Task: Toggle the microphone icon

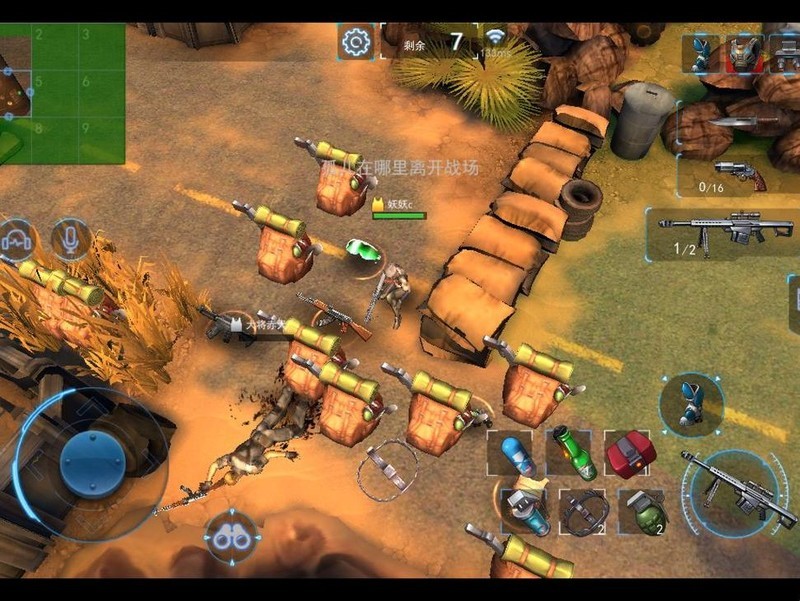Action: 71,239
